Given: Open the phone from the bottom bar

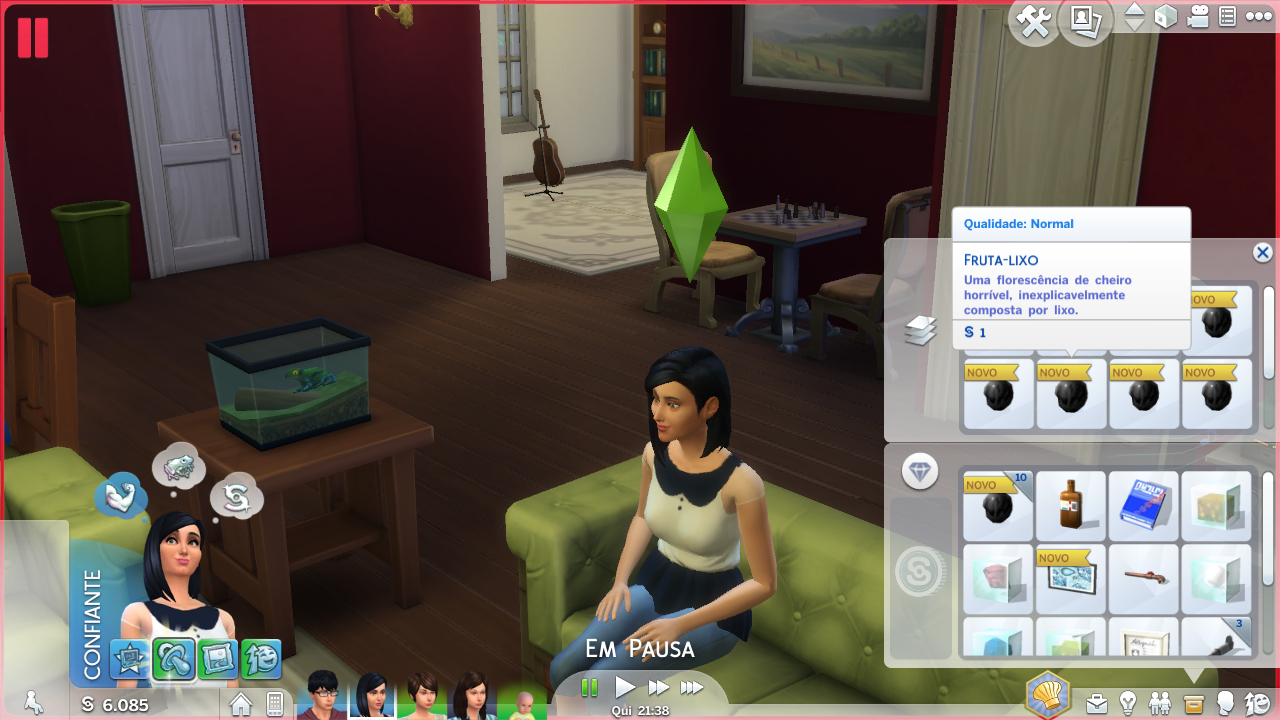Looking at the screenshot, I should (274, 704).
